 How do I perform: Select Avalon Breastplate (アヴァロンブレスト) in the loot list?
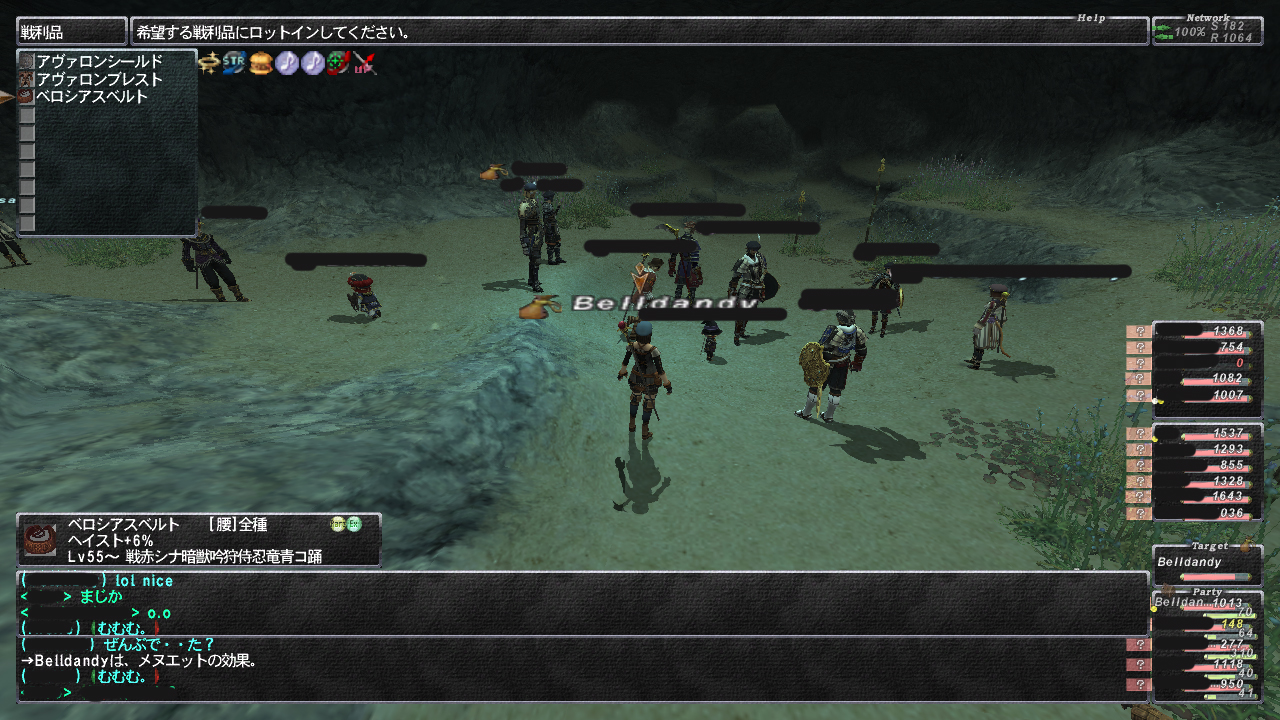coord(99,80)
